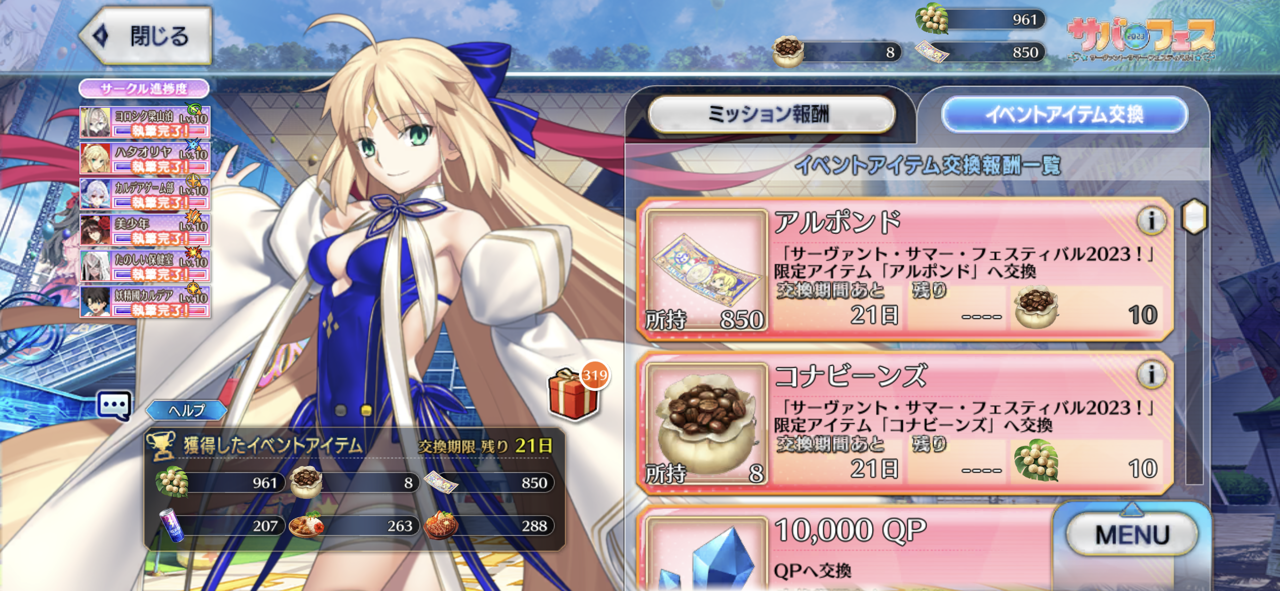Tap the speech bubble chat icon
This screenshot has height=591, width=1280.
pos(114,405)
